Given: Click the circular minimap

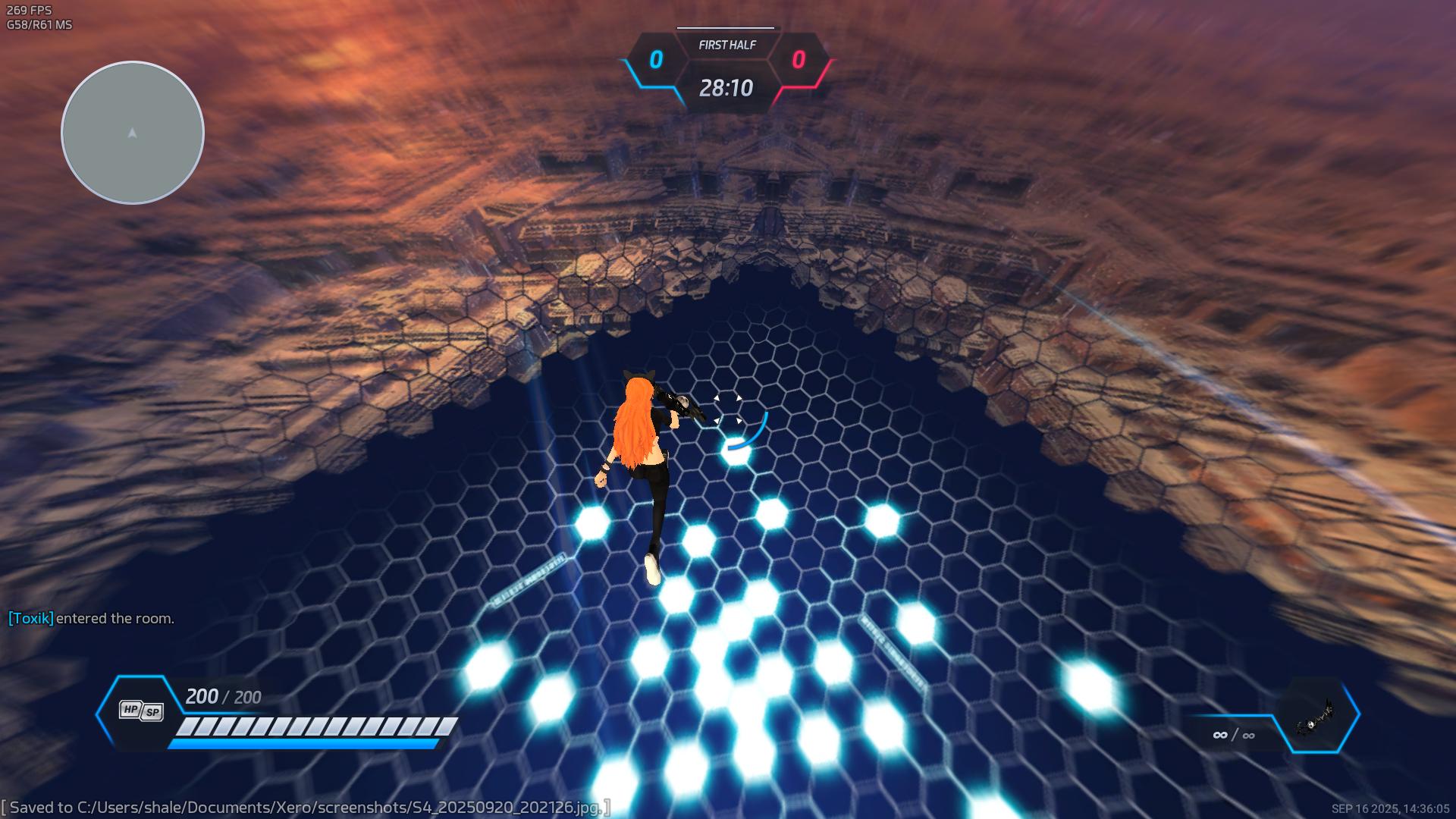Looking at the screenshot, I should click(x=133, y=133).
